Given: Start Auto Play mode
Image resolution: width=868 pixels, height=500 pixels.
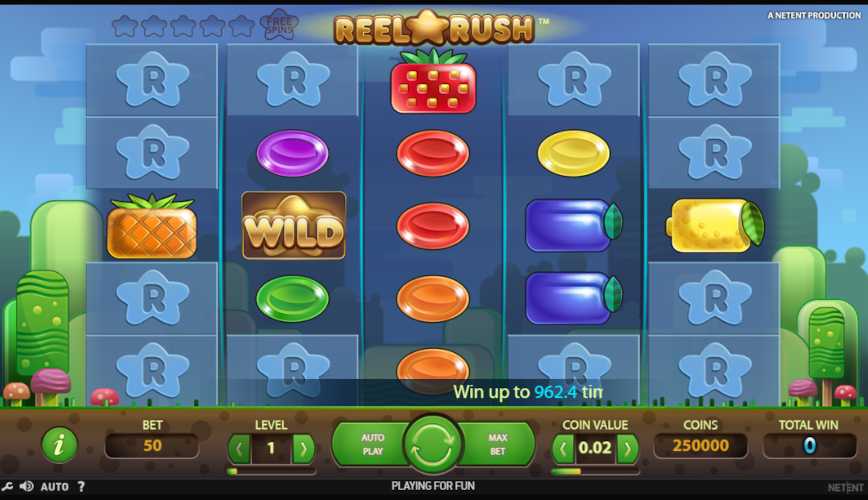Looking at the screenshot, I should pyautogui.click(x=372, y=445).
